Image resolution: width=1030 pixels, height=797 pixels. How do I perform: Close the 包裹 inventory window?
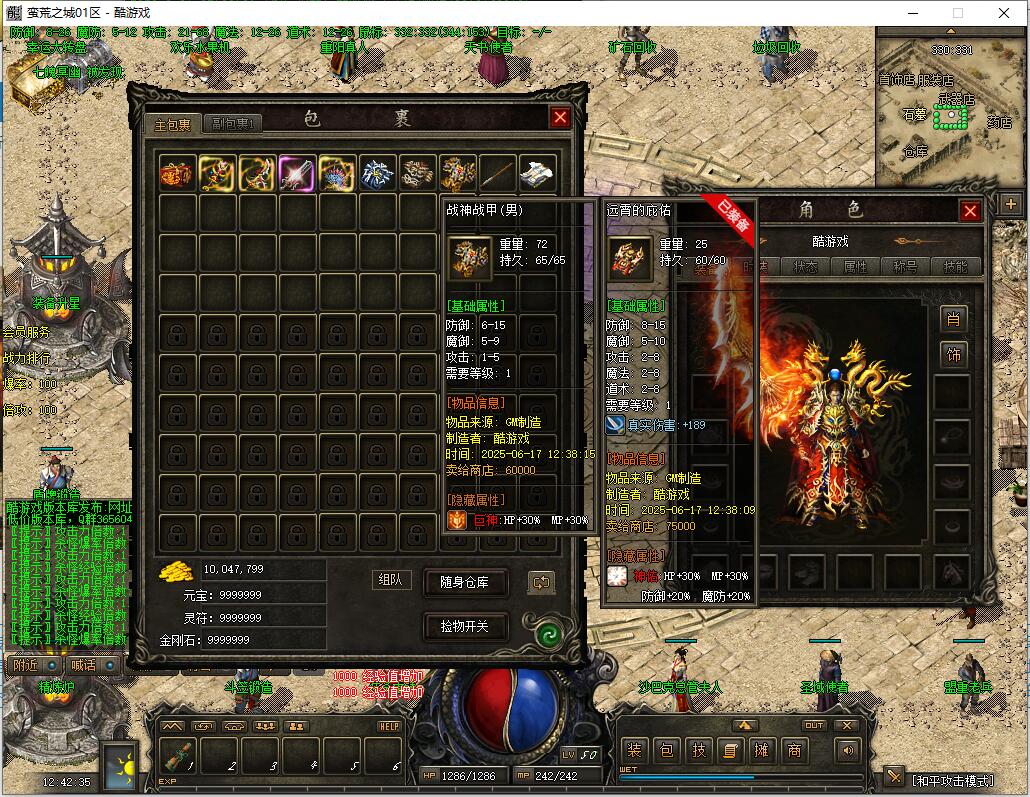560,118
